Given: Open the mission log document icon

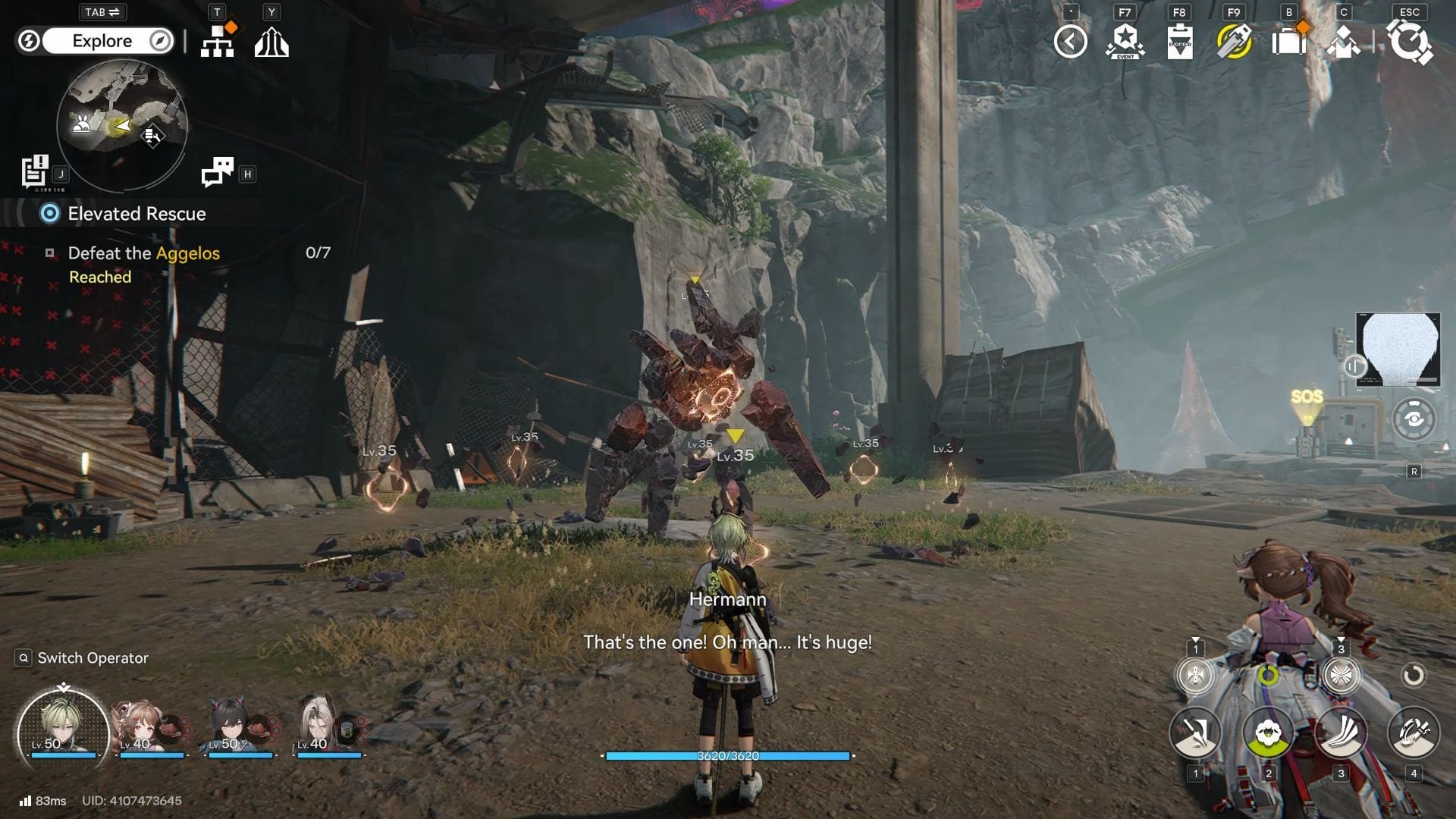Looking at the screenshot, I should pos(35,171).
